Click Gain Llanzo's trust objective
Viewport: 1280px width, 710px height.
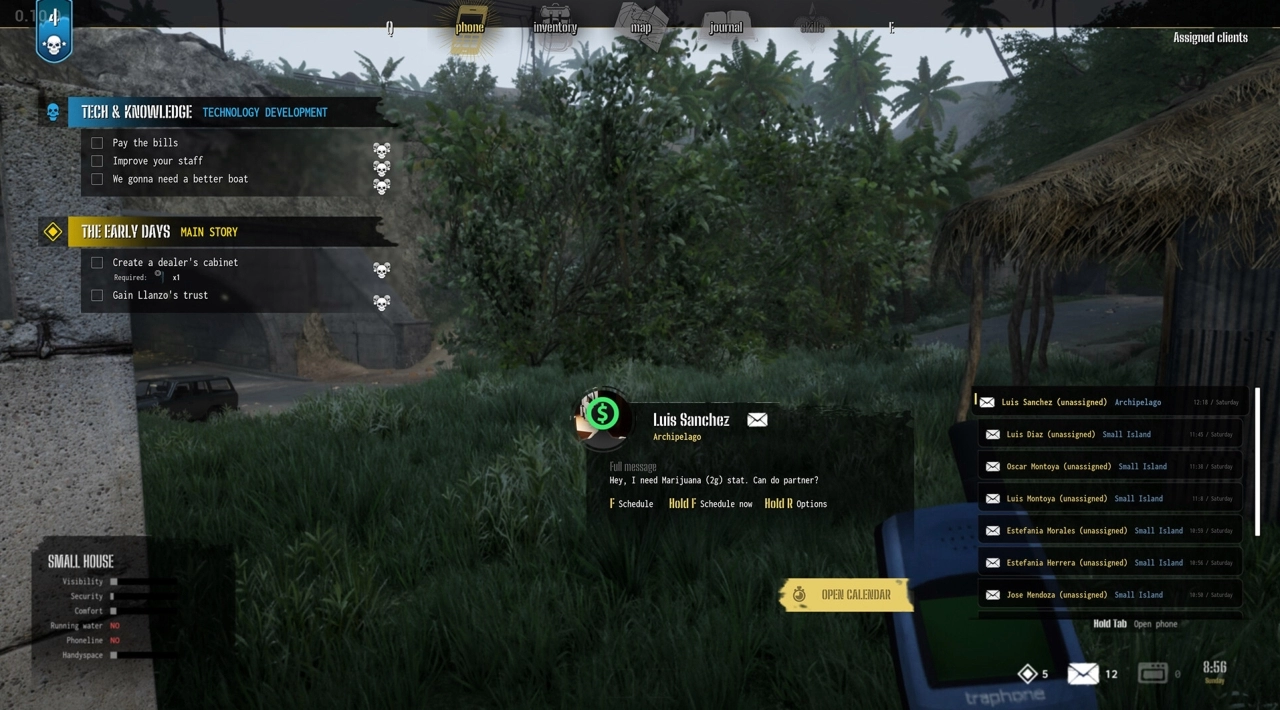coord(160,295)
